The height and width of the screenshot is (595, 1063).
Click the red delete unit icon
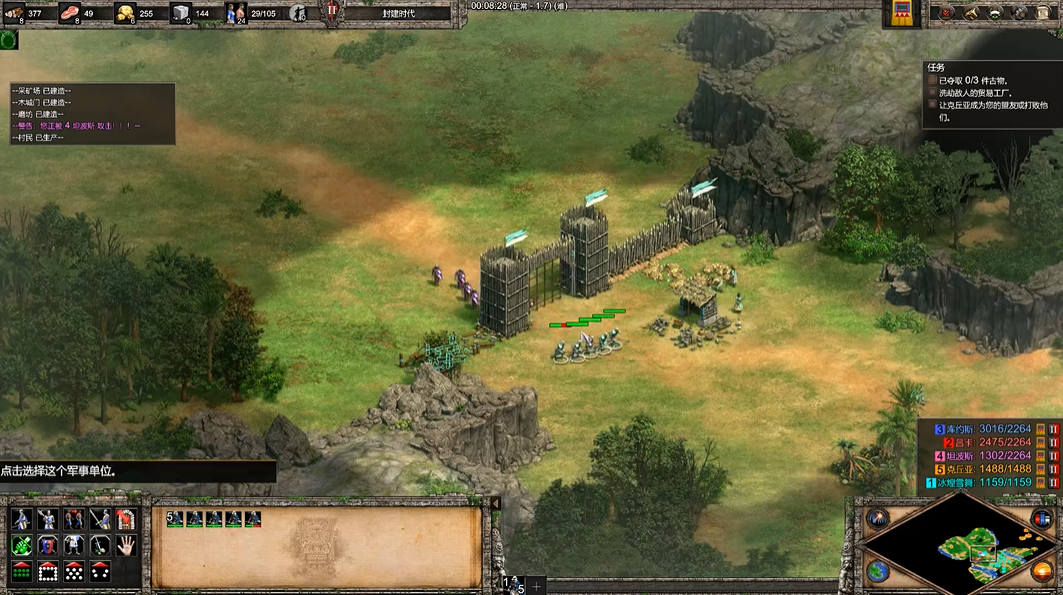[125, 519]
